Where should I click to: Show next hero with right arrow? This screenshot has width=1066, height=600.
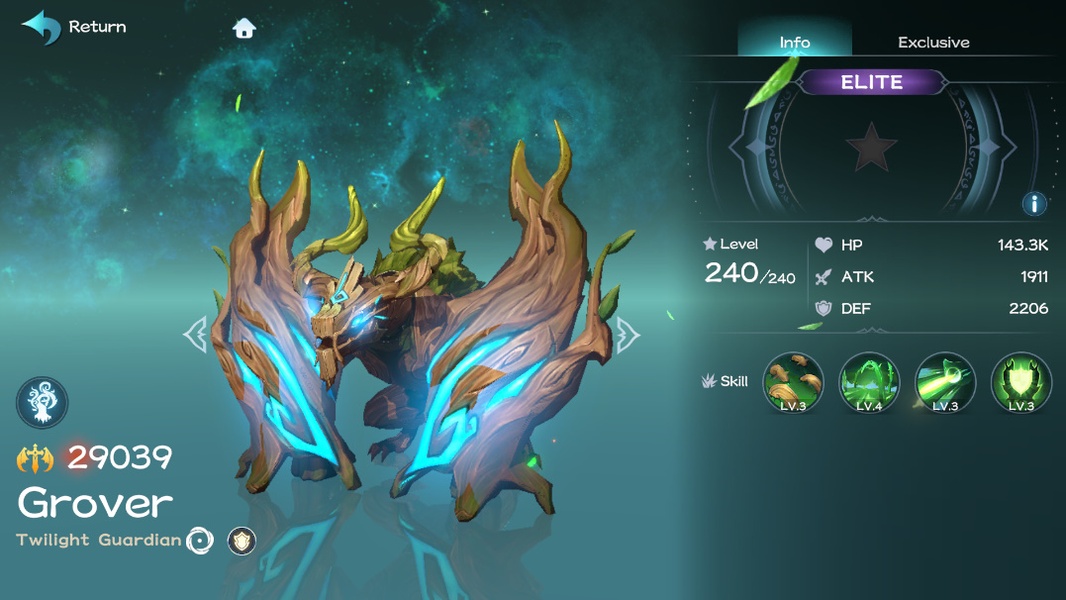pos(627,334)
